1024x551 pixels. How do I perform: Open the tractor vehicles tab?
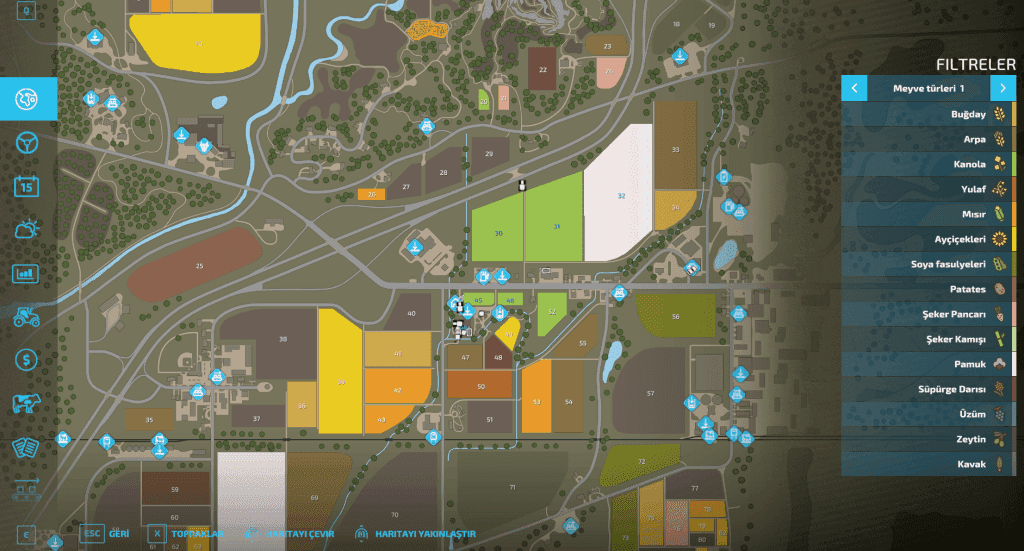[27, 316]
